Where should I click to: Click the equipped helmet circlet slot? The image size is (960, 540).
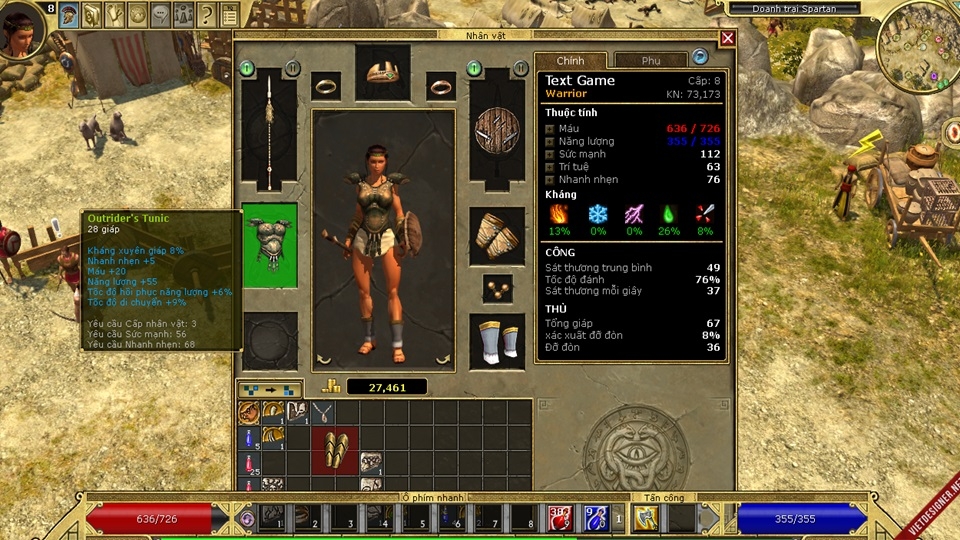pos(382,72)
